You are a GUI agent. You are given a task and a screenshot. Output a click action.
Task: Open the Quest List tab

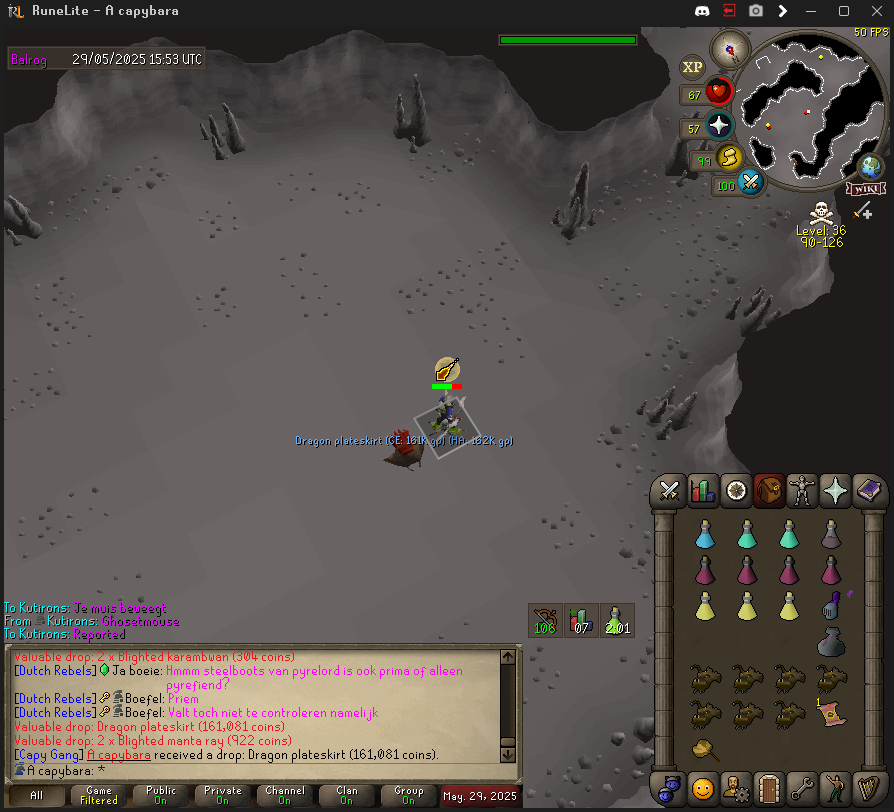pyautogui.click(x=736, y=491)
